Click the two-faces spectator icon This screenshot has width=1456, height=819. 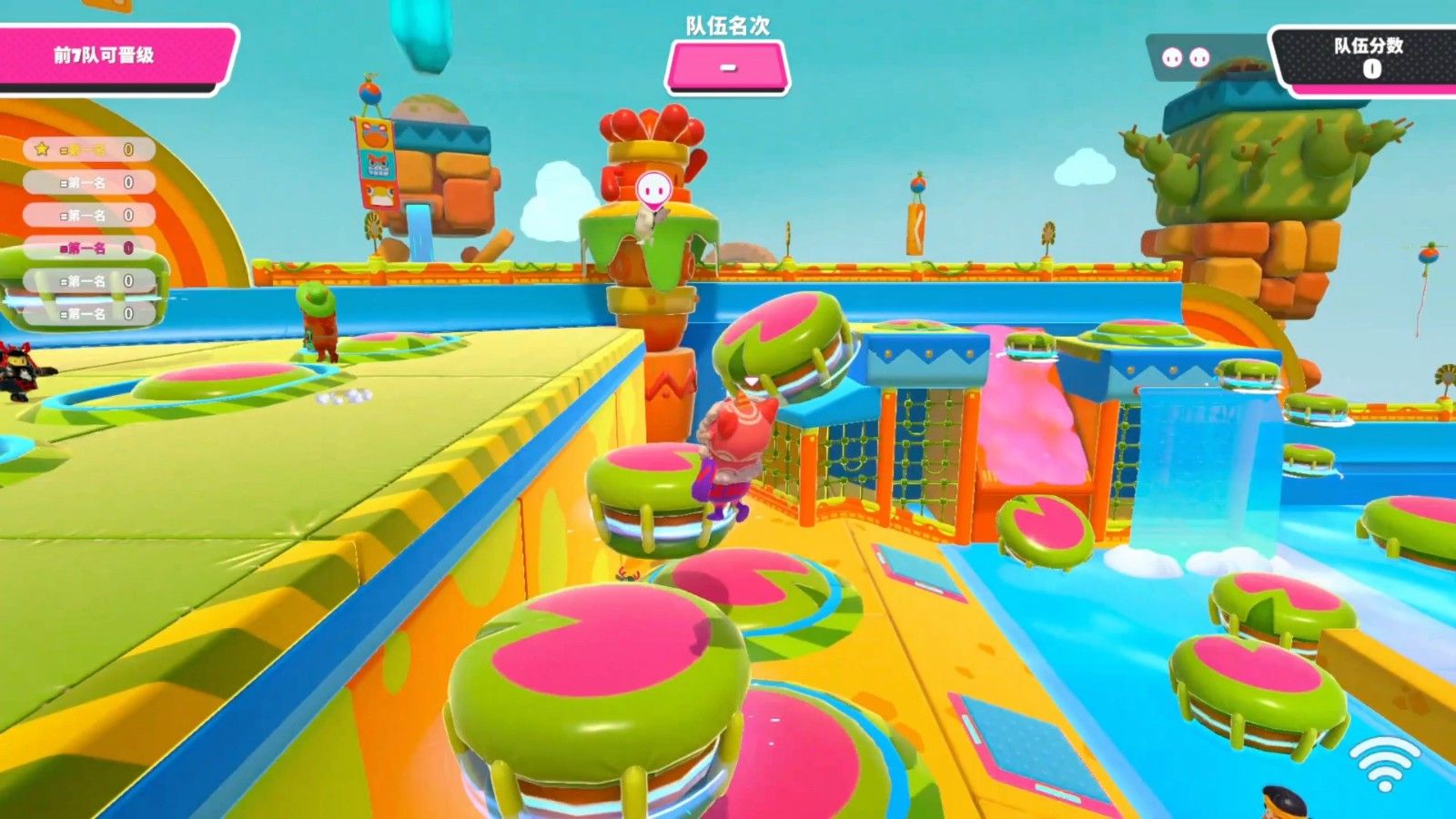click(x=1186, y=58)
